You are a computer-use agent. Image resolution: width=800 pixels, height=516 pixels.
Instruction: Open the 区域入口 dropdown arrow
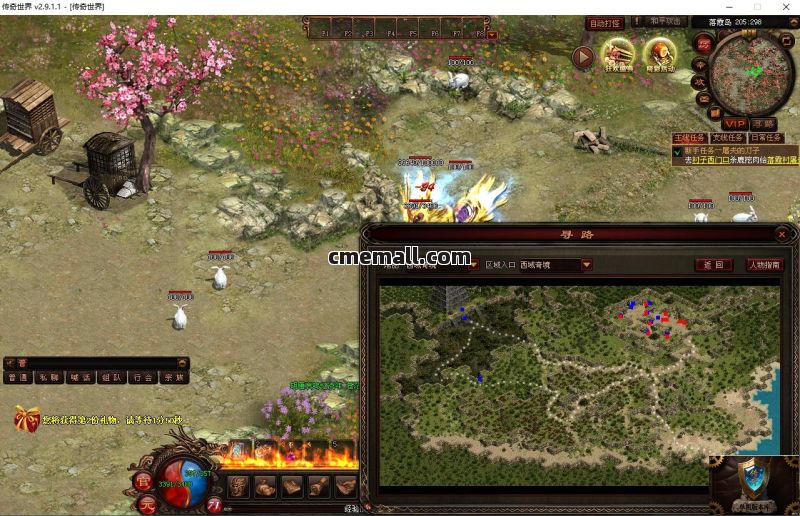click(x=587, y=265)
